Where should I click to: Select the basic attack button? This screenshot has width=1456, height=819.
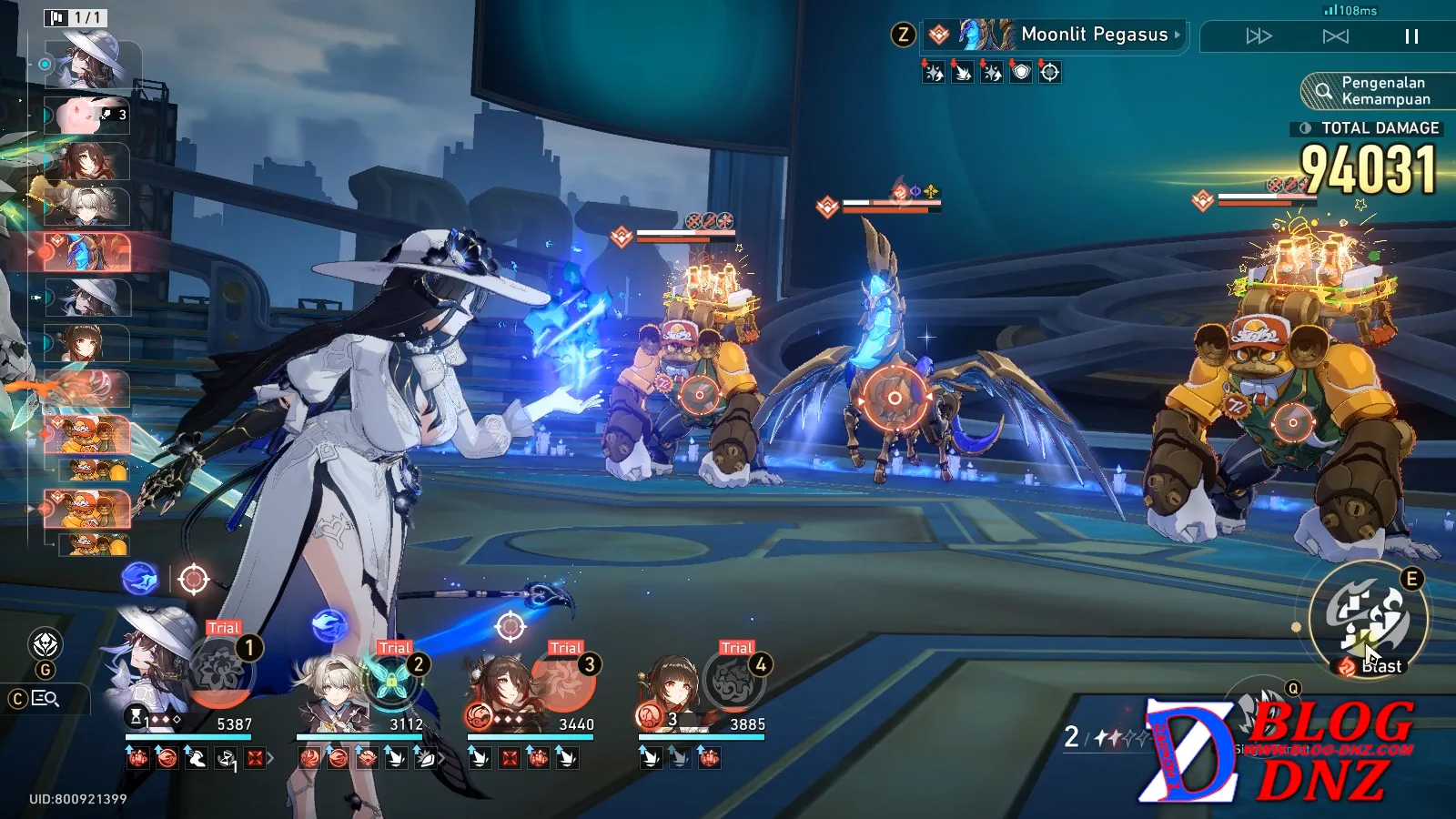(1263, 719)
